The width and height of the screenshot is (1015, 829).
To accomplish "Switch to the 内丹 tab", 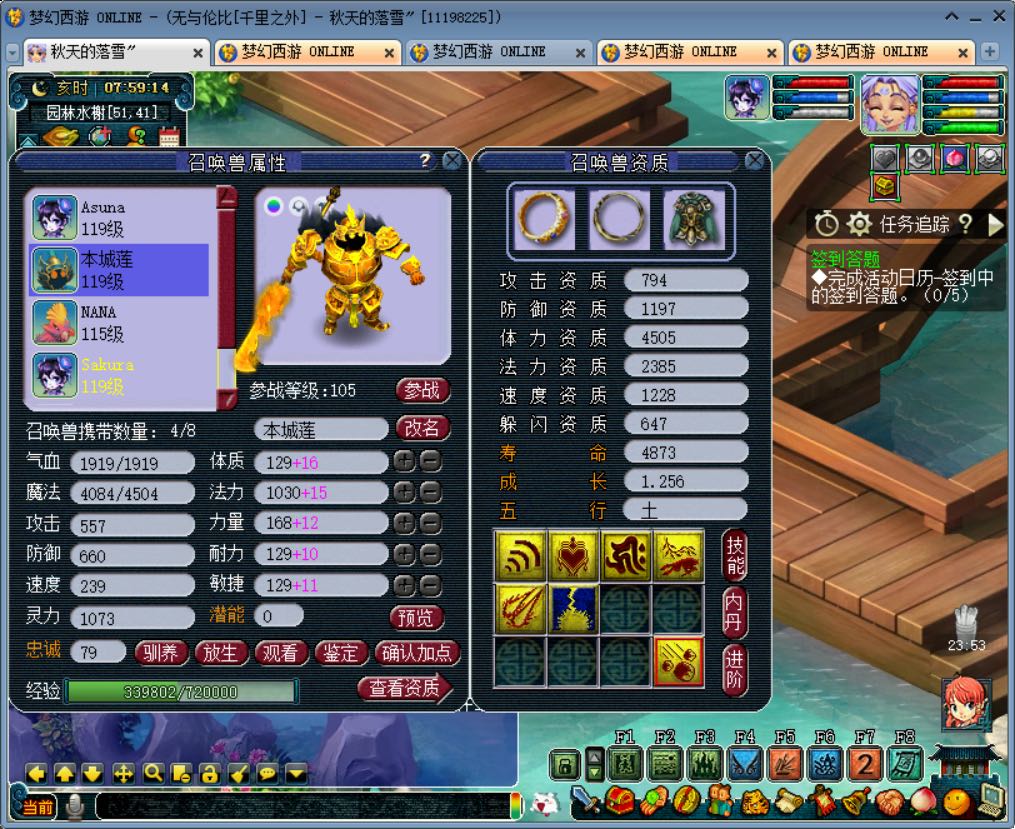I will point(735,611).
